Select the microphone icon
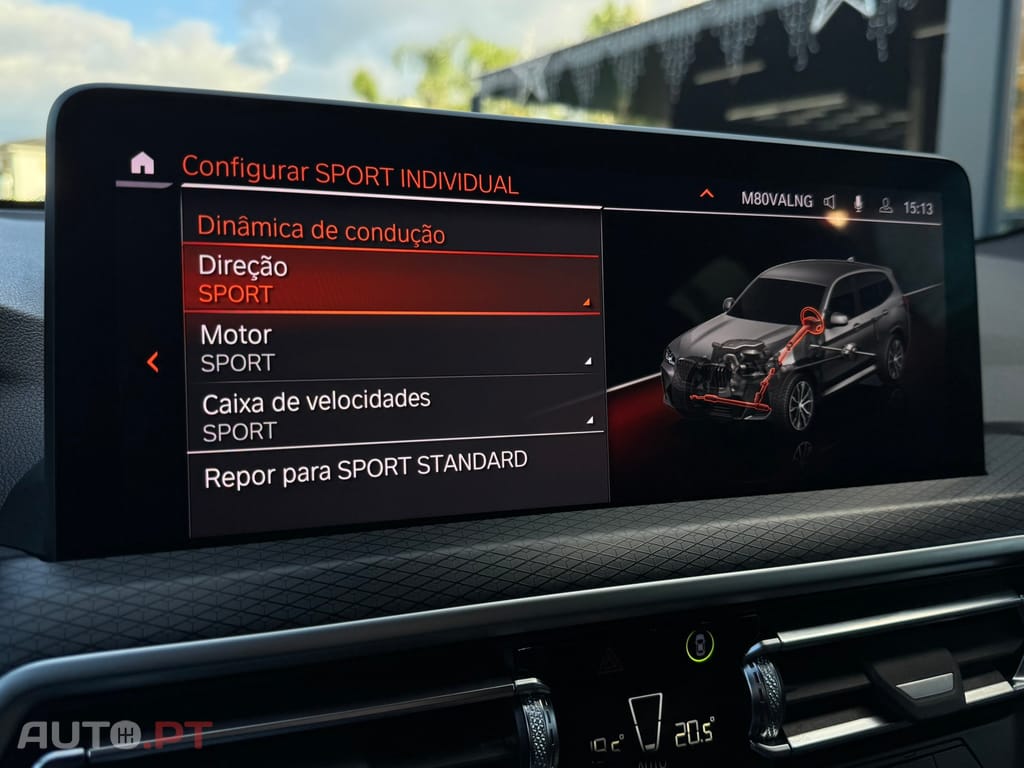 (858, 204)
